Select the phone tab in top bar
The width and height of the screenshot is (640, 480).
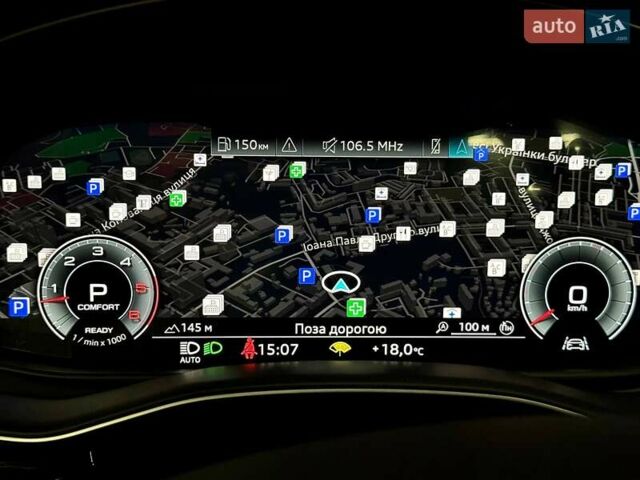coord(435,146)
